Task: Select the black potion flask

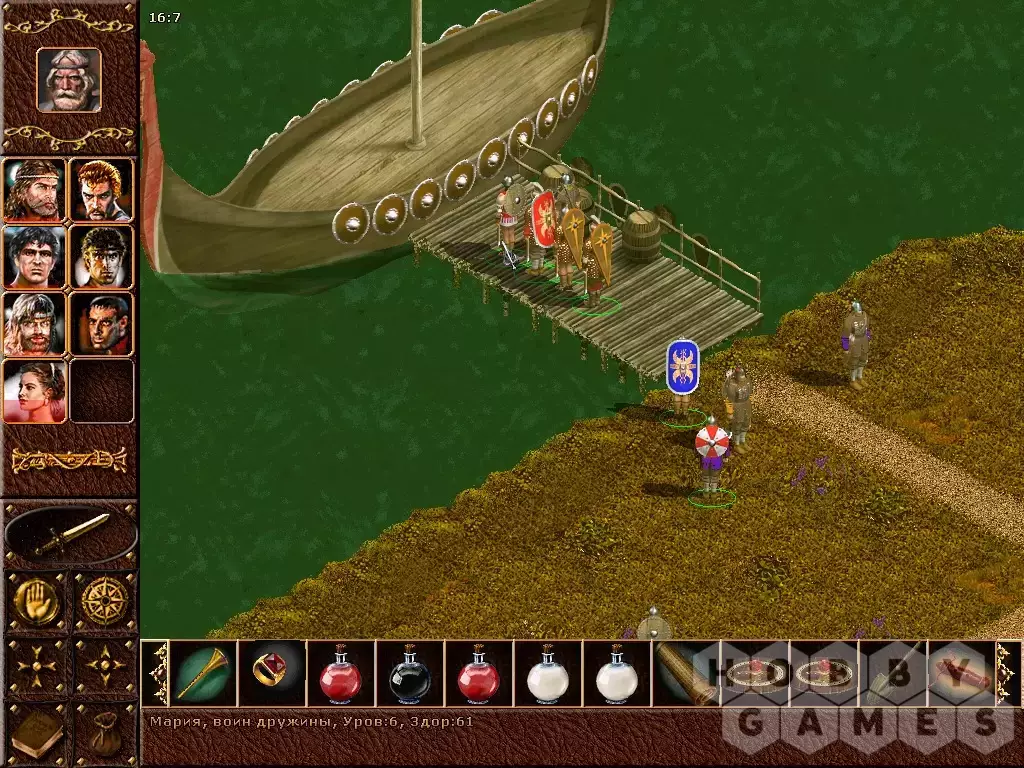Action: [409, 674]
